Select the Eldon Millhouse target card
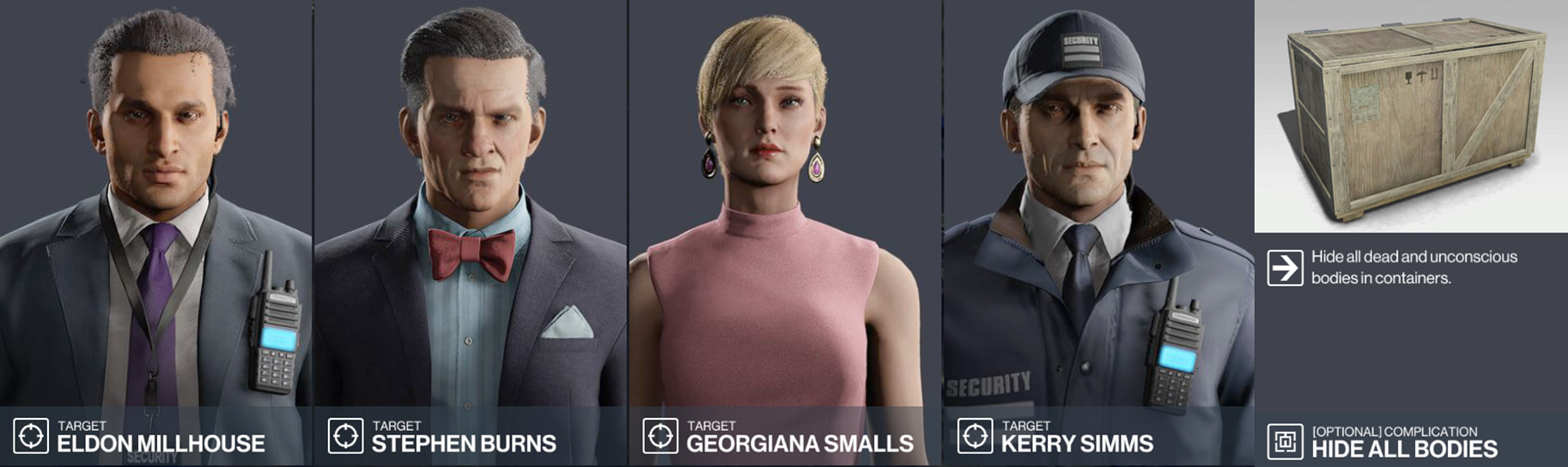Screen dimensions: 1568x467 [x=156, y=232]
